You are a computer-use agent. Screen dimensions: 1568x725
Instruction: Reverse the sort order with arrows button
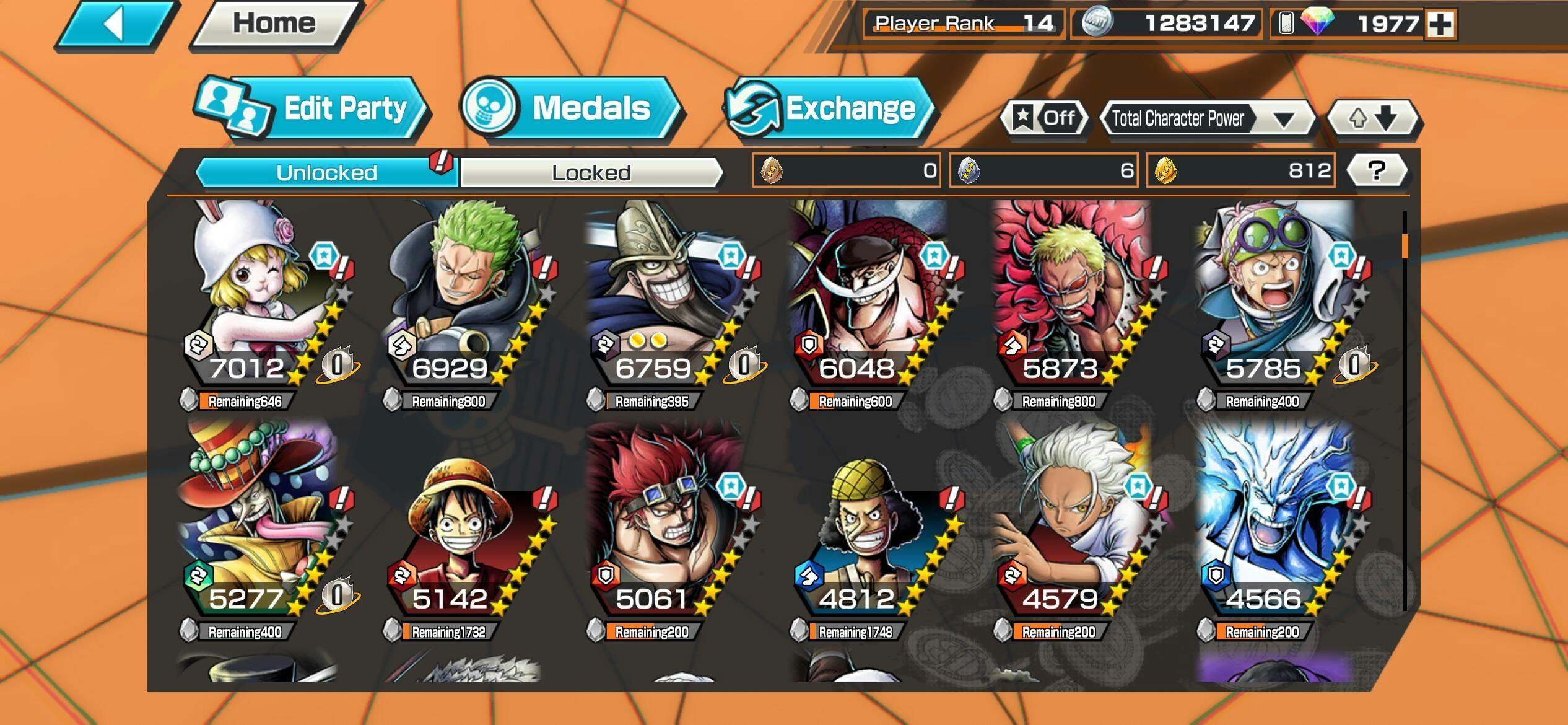(x=1373, y=118)
